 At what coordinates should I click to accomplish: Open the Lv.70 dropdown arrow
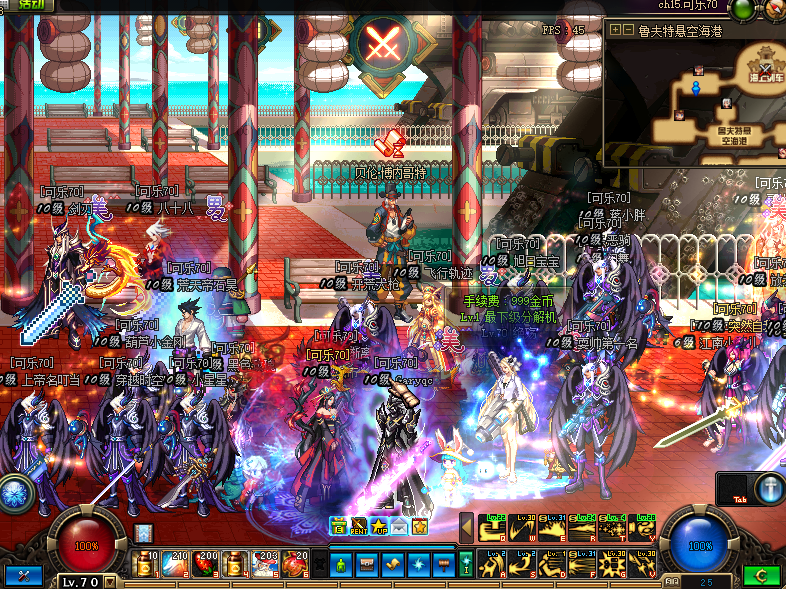tap(110, 582)
